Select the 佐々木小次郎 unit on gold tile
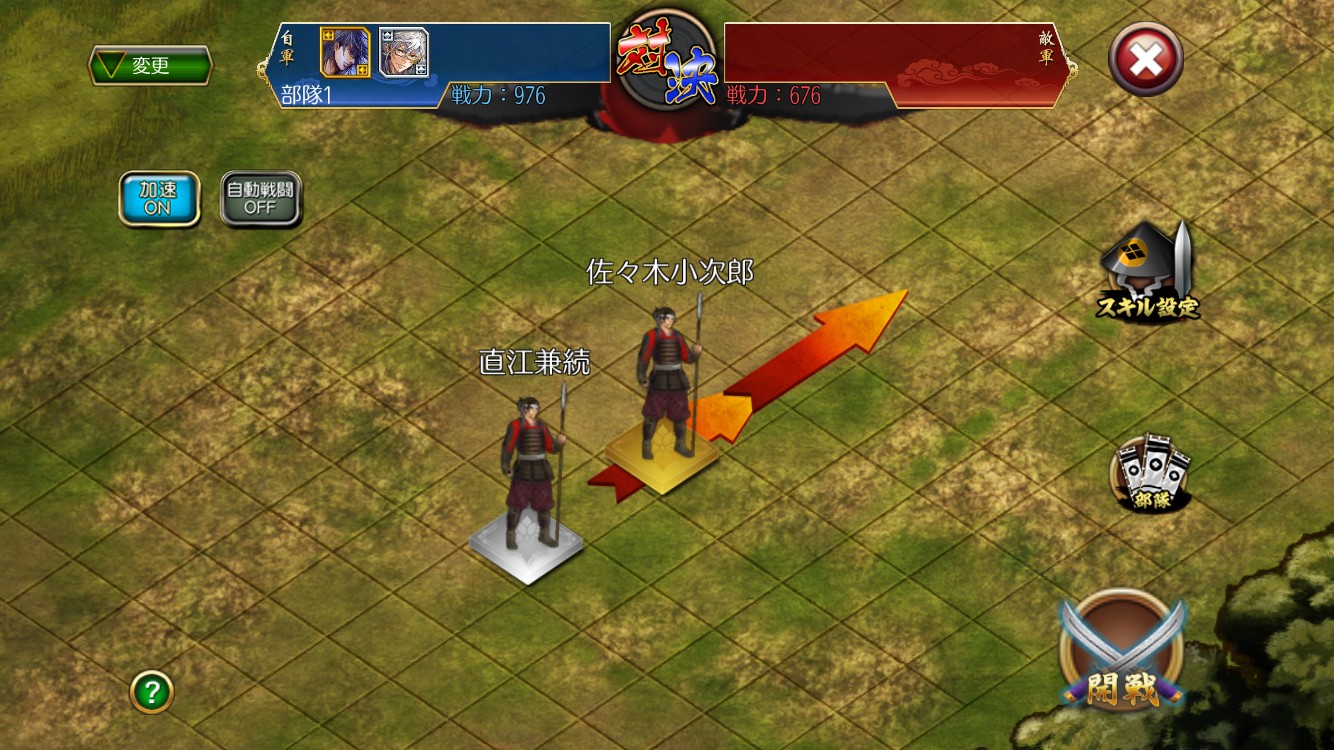 coord(665,400)
